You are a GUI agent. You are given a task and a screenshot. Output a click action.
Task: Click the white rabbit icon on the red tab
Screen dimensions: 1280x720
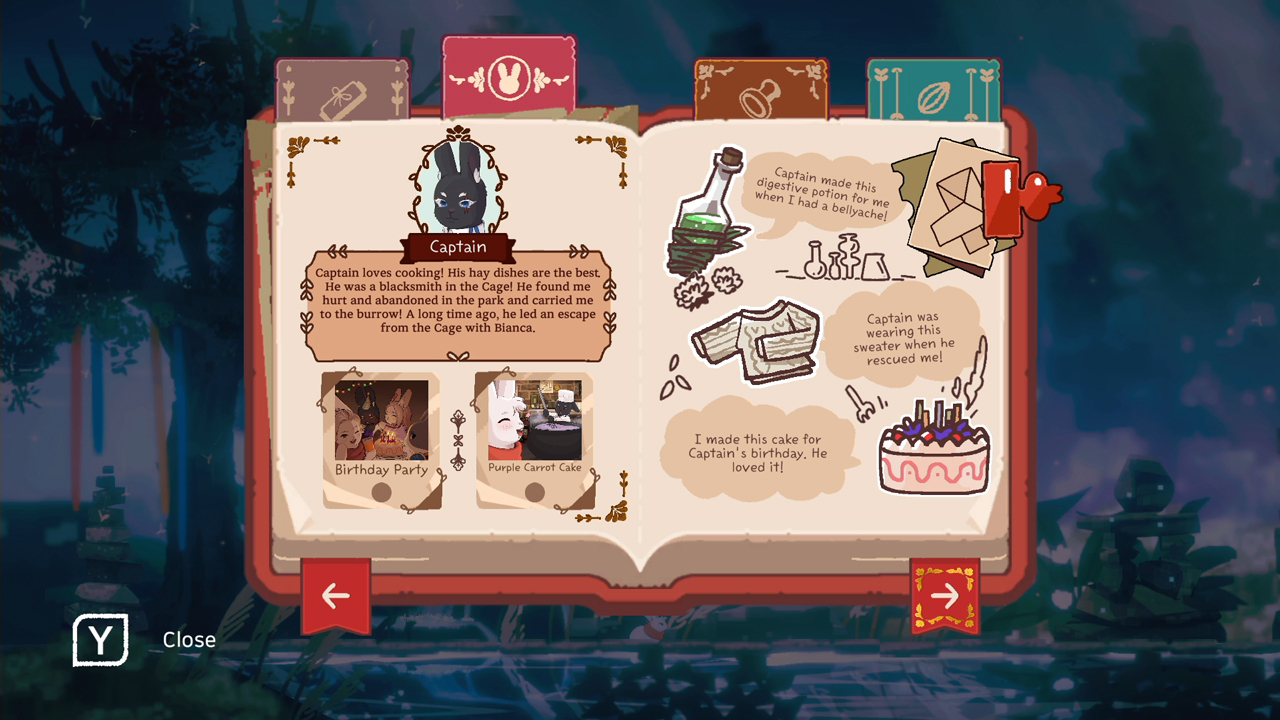click(508, 78)
